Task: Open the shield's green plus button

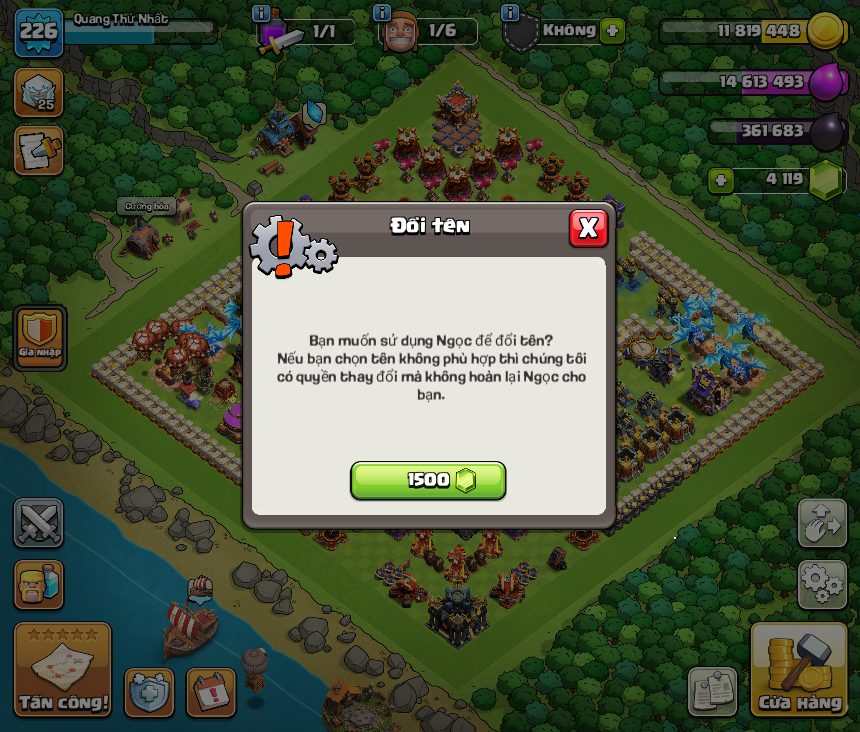Action: 612,31
